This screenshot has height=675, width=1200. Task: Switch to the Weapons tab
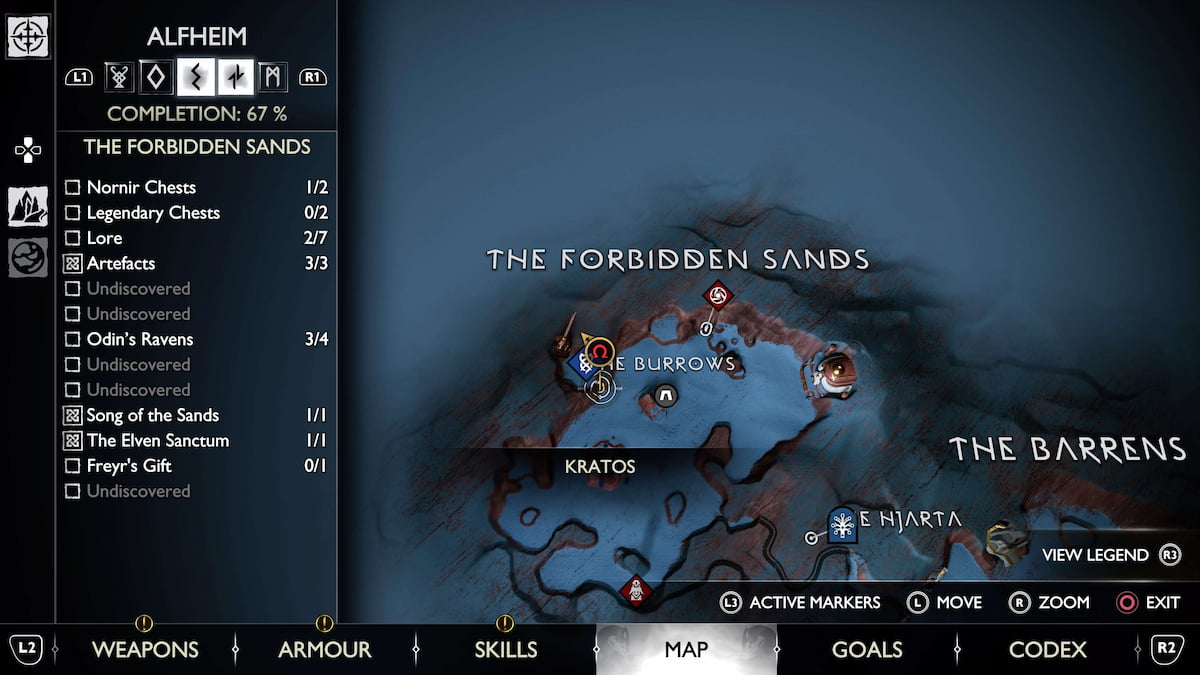[x=145, y=650]
